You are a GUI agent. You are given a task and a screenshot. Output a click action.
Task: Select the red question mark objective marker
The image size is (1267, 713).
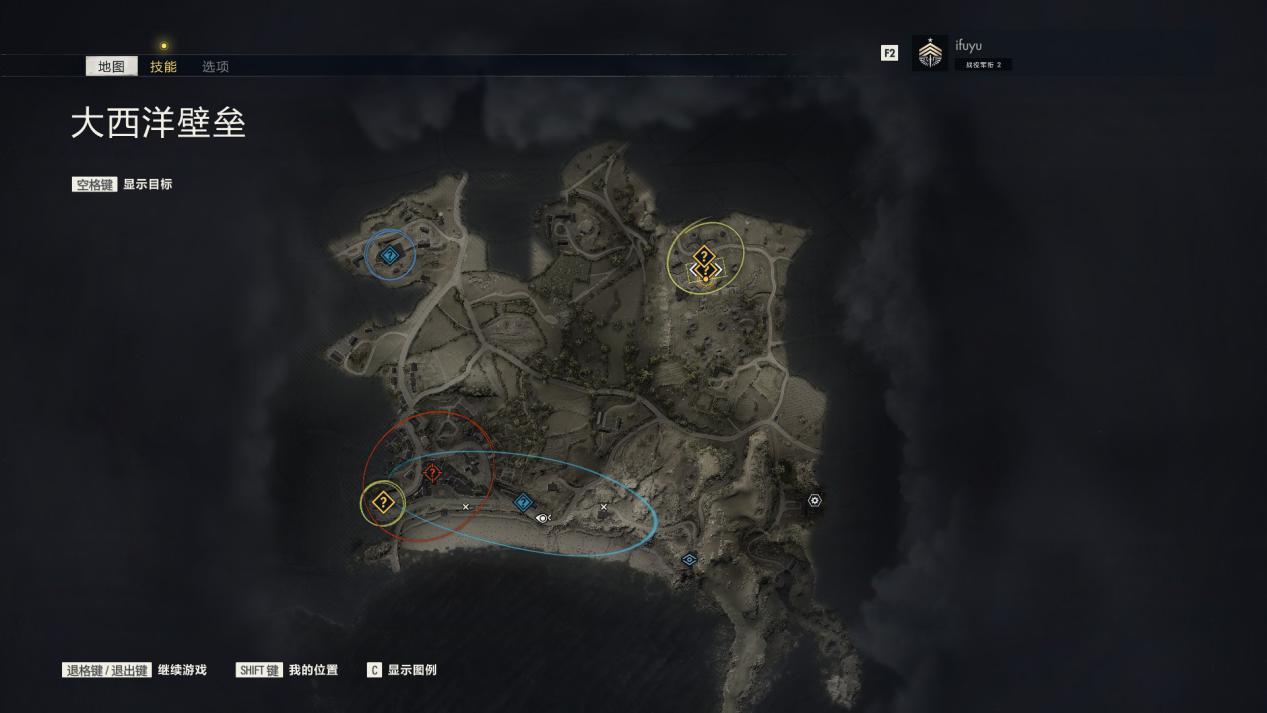point(432,473)
